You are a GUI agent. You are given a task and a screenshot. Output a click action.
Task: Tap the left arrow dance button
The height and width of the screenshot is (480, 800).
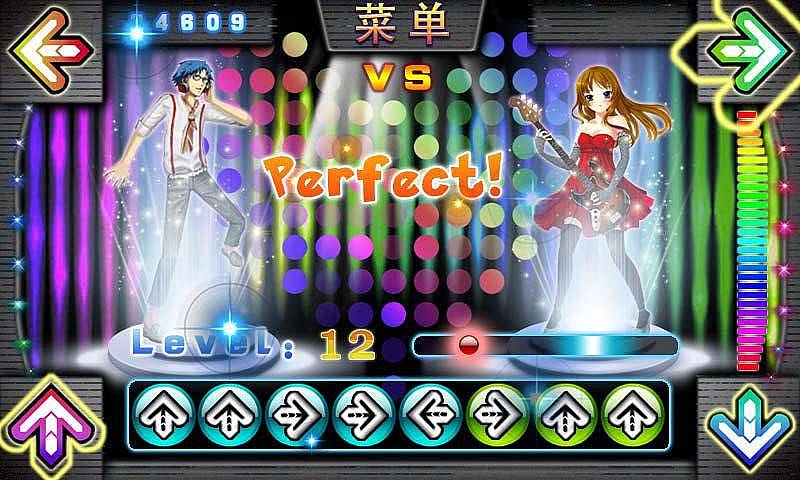[46, 48]
